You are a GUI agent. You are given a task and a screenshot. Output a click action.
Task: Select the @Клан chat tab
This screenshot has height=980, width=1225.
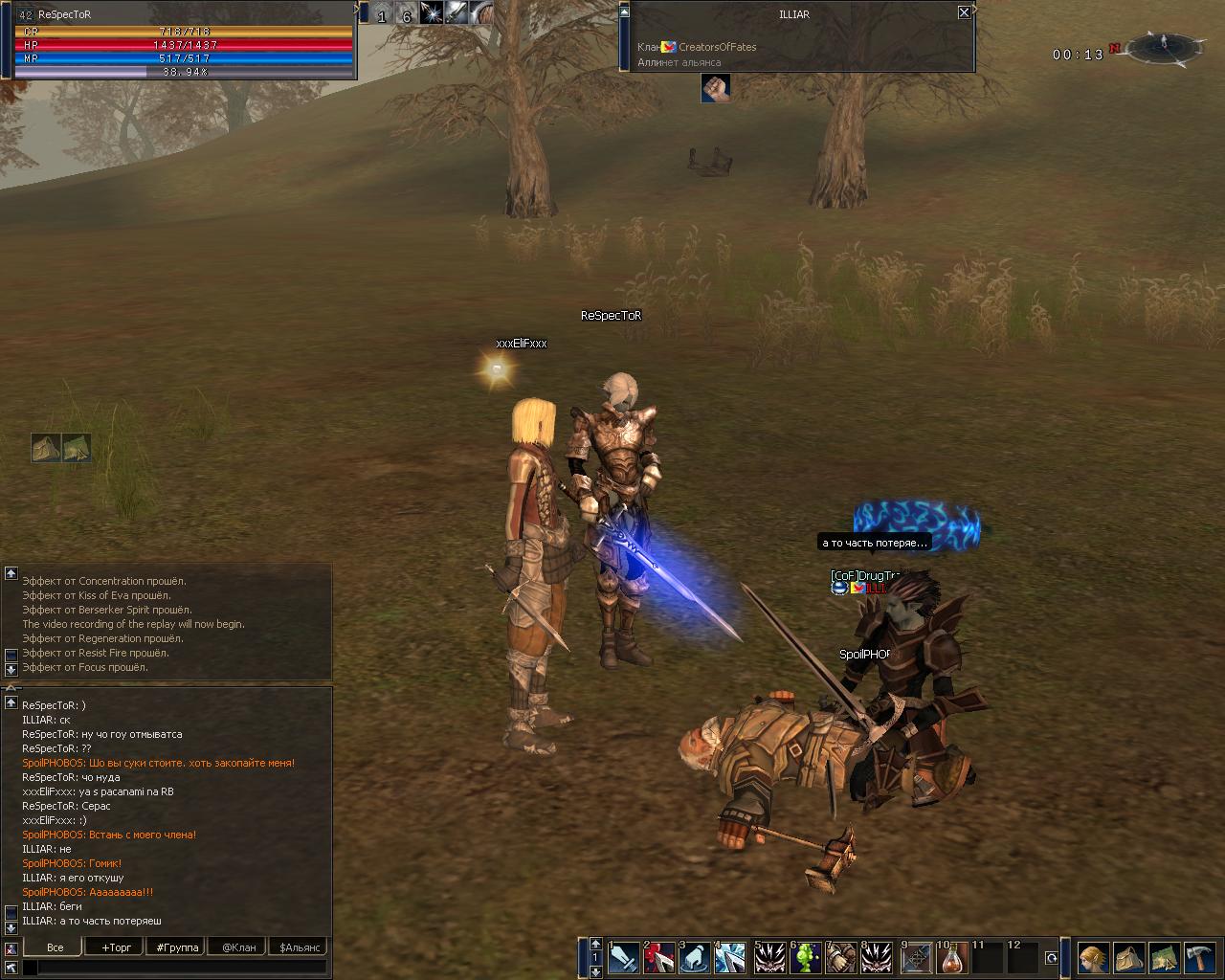click(238, 947)
